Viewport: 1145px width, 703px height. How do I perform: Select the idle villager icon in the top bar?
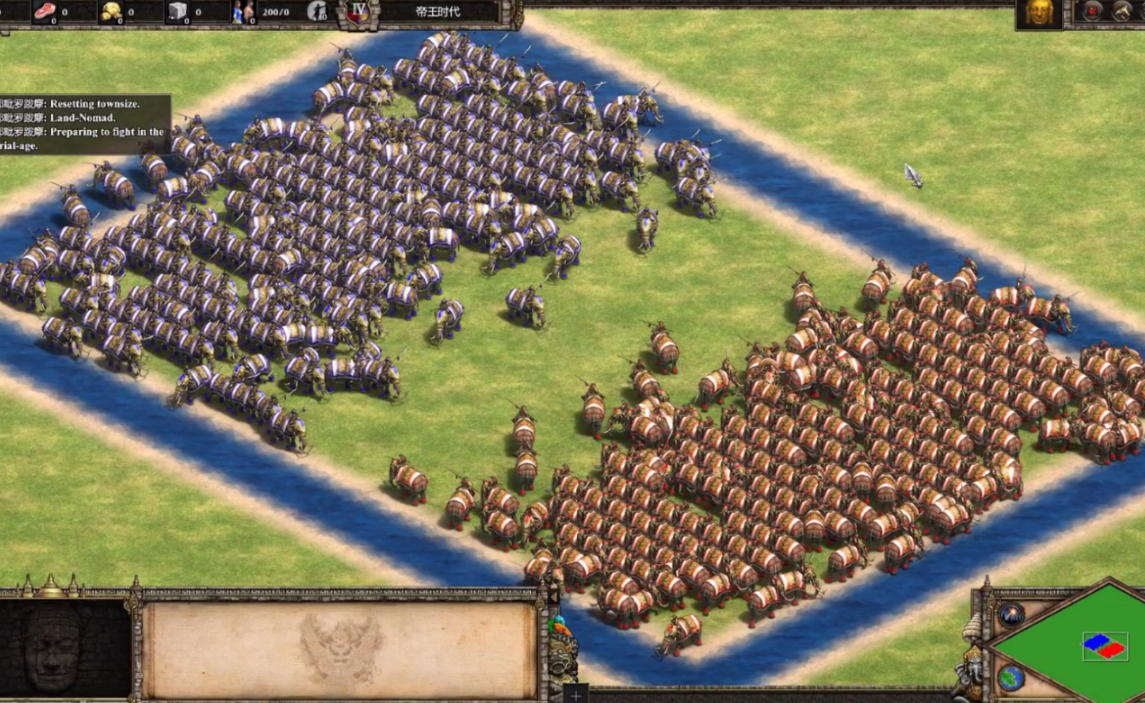click(x=318, y=12)
